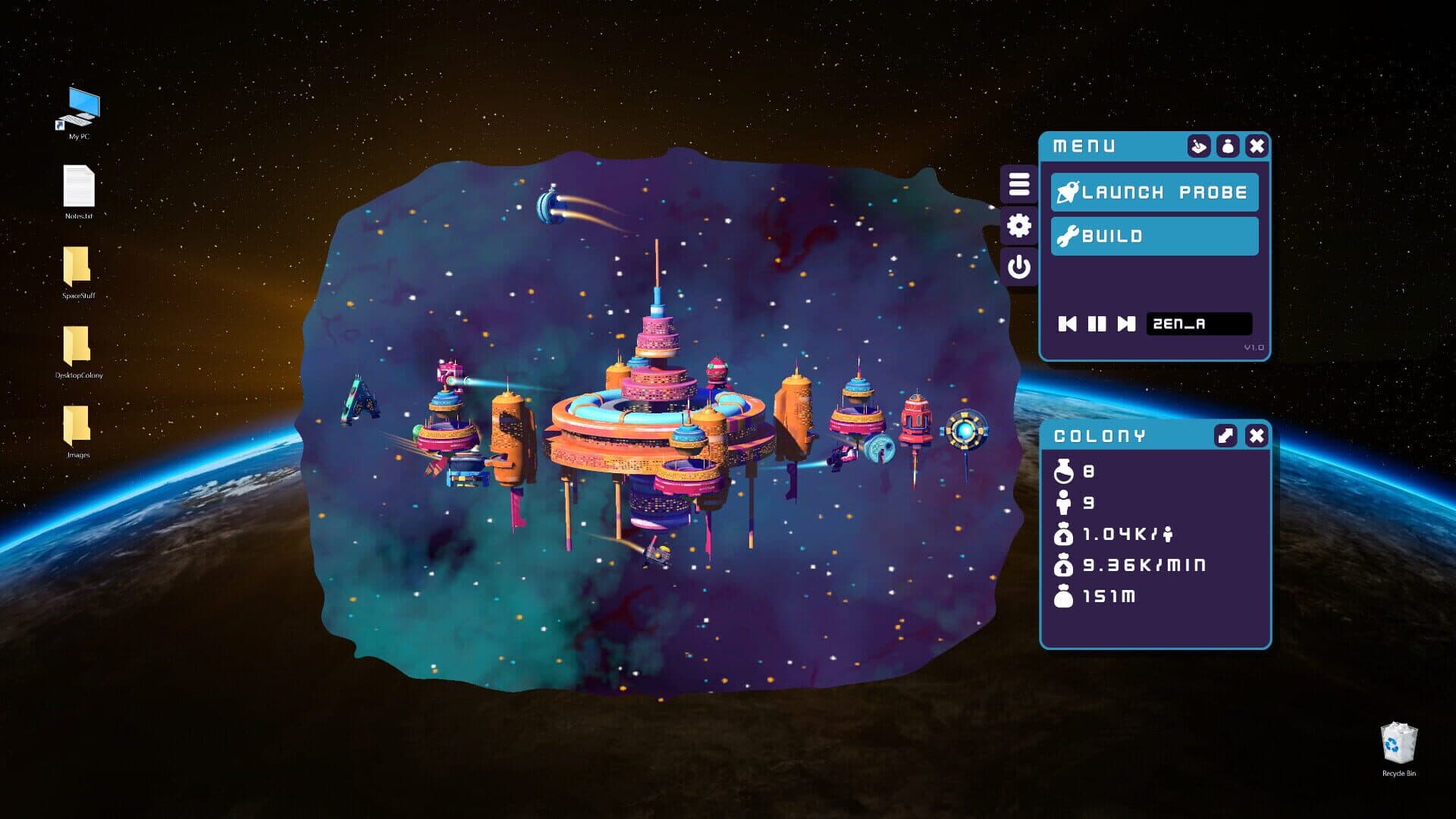The width and height of the screenshot is (1456, 819).
Task: Click the joystick icon in the Menu header
Action: [1198, 146]
